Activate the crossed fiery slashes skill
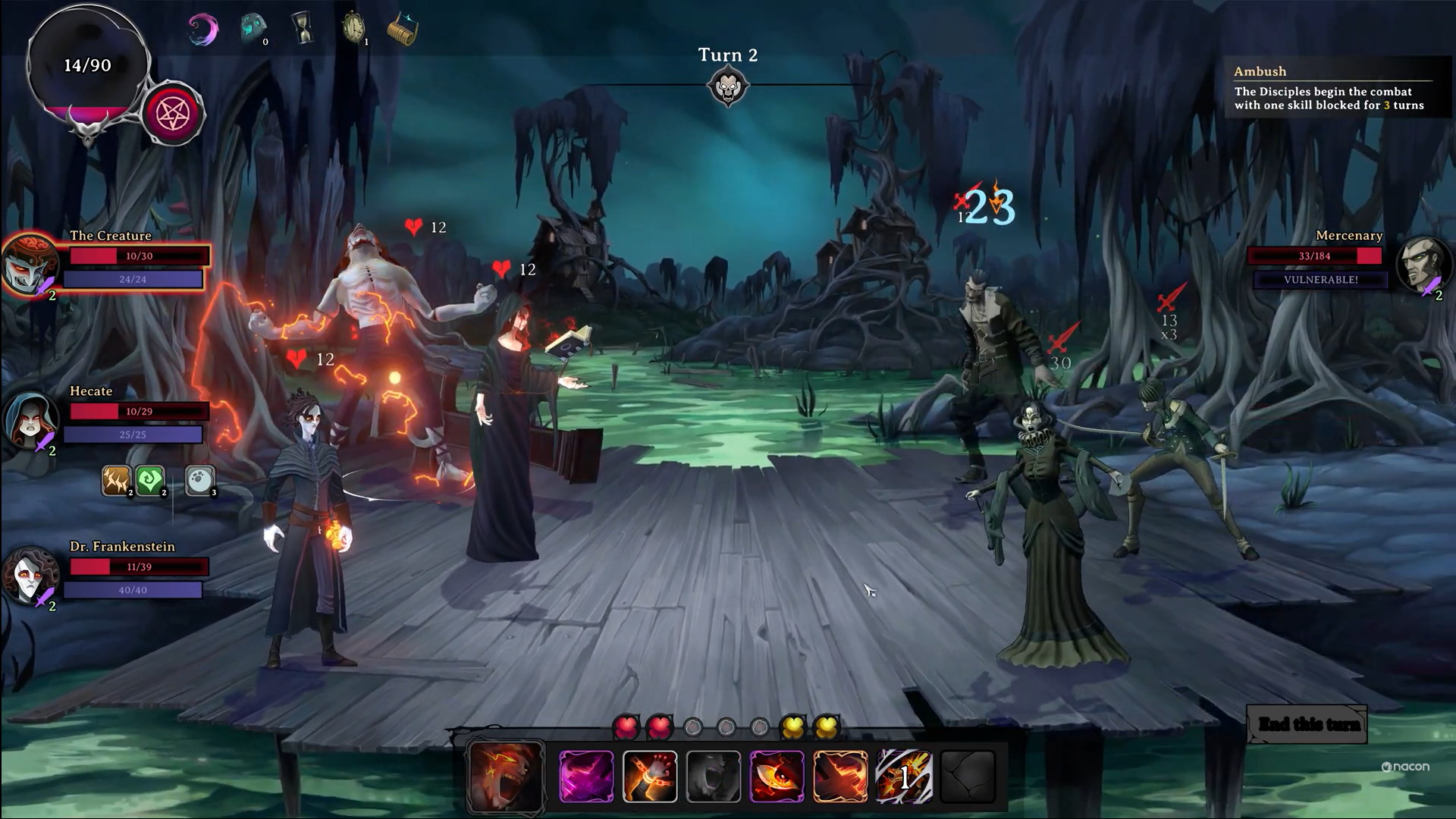This screenshot has height=819, width=1456. point(840,776)
